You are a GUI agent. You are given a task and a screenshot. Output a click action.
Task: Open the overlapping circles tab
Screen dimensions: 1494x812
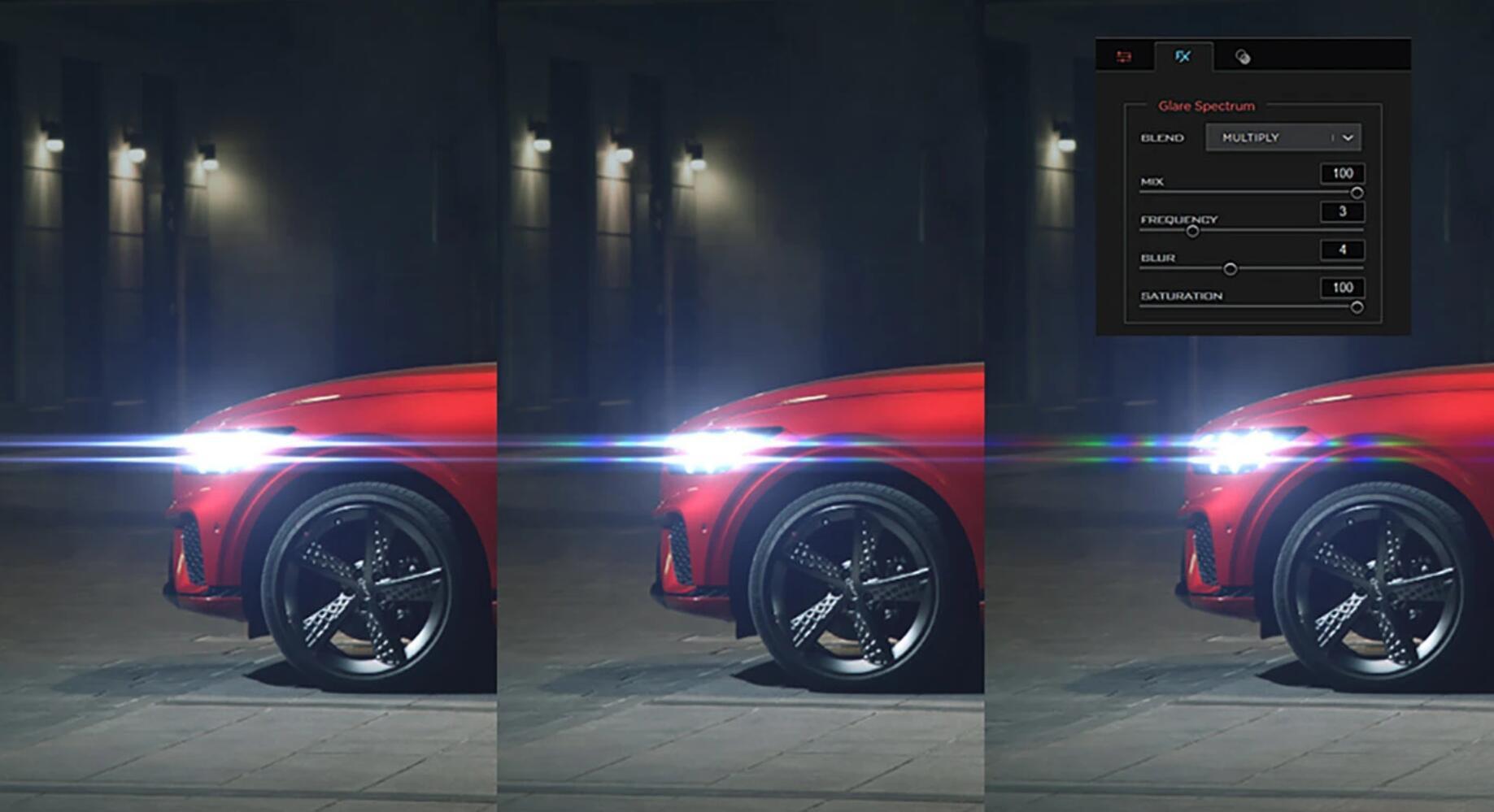[x=1242, y=56]
